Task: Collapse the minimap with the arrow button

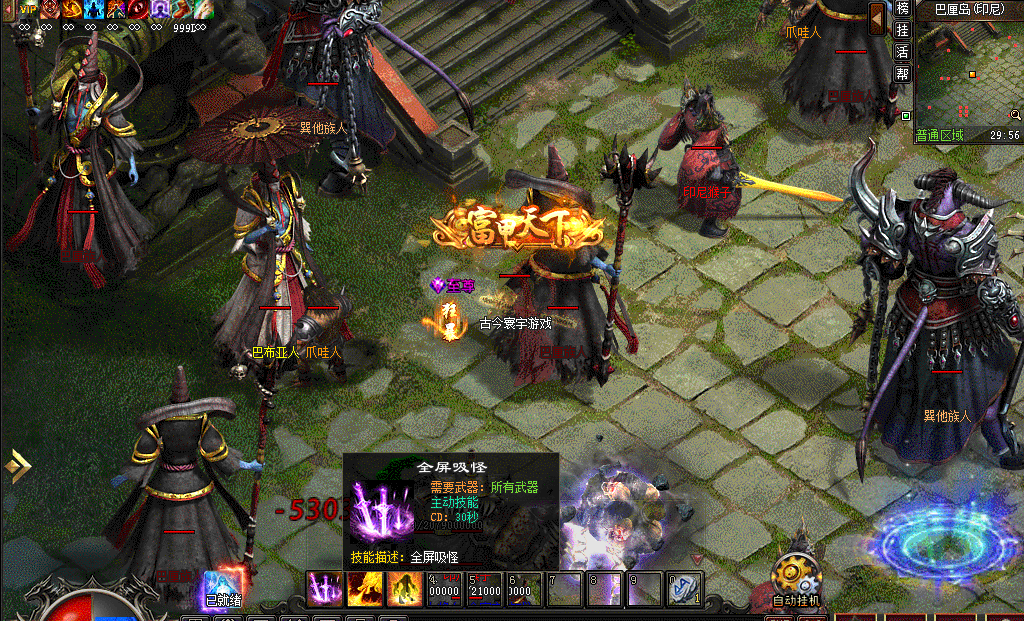Action: 877,17
